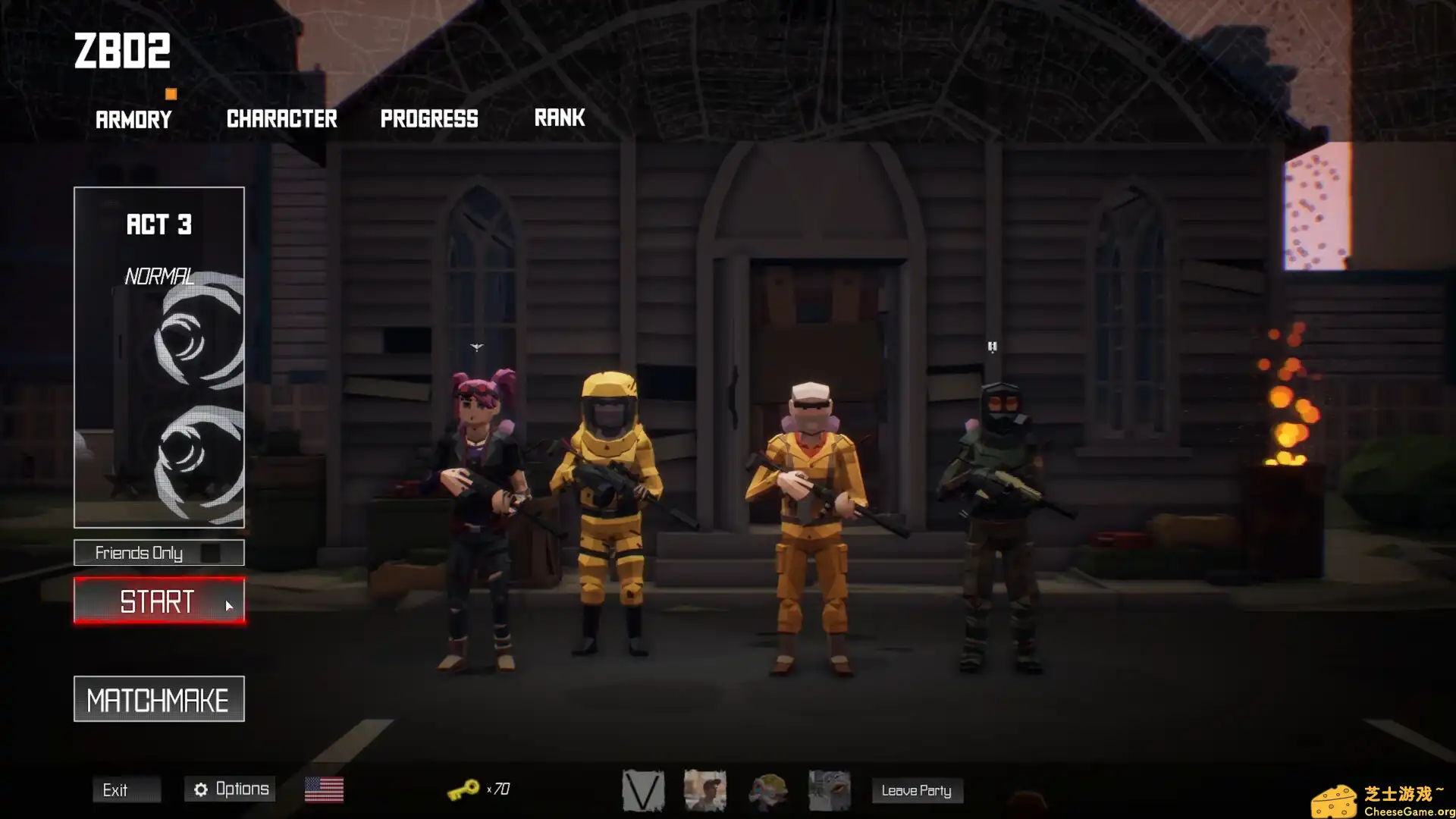The width and height of the screenshot is (1456, 819).
Task: Click Leave Party
Action: 917,790
